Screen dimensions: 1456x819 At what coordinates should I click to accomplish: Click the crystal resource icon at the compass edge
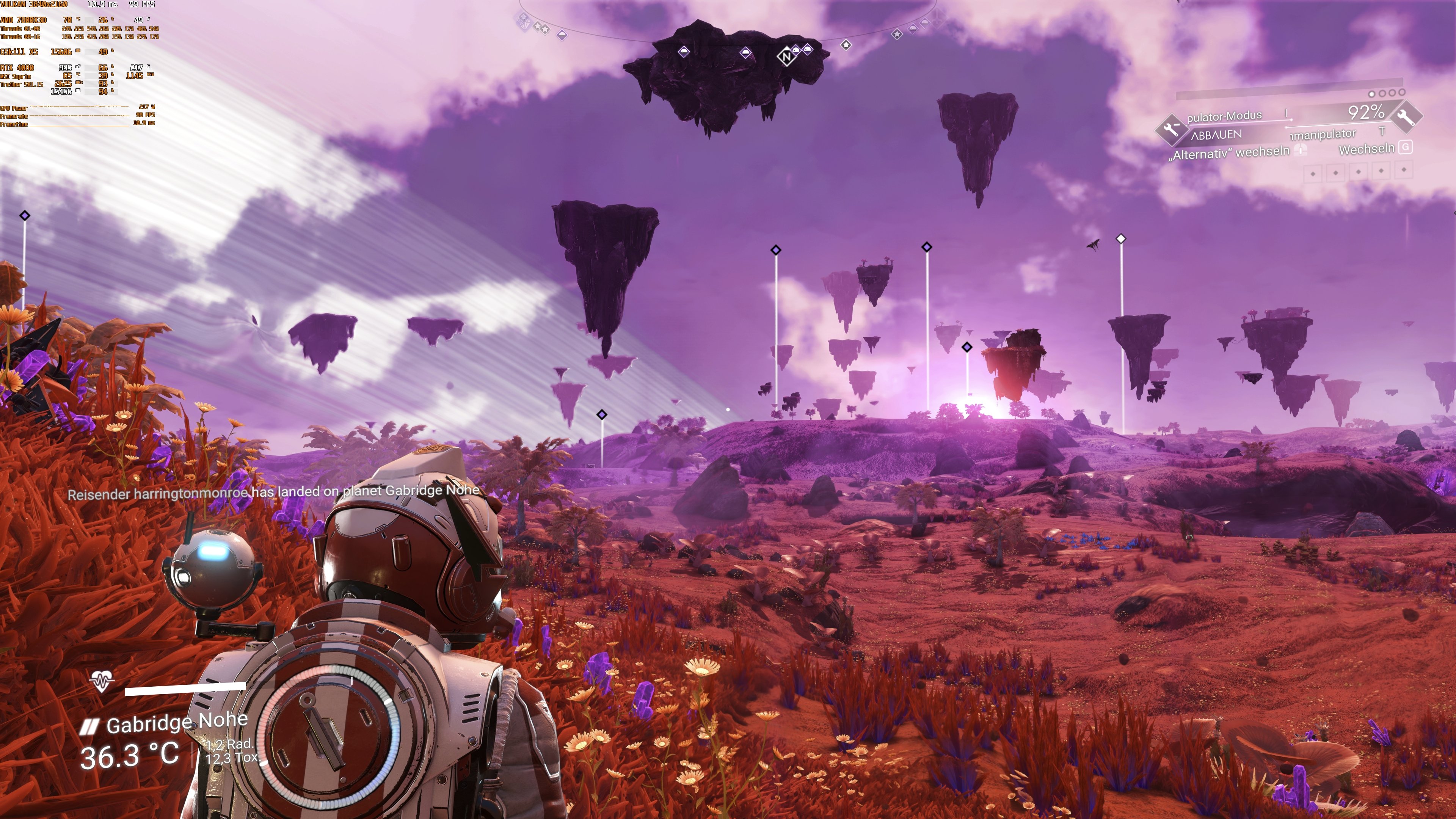pos(523,23)
